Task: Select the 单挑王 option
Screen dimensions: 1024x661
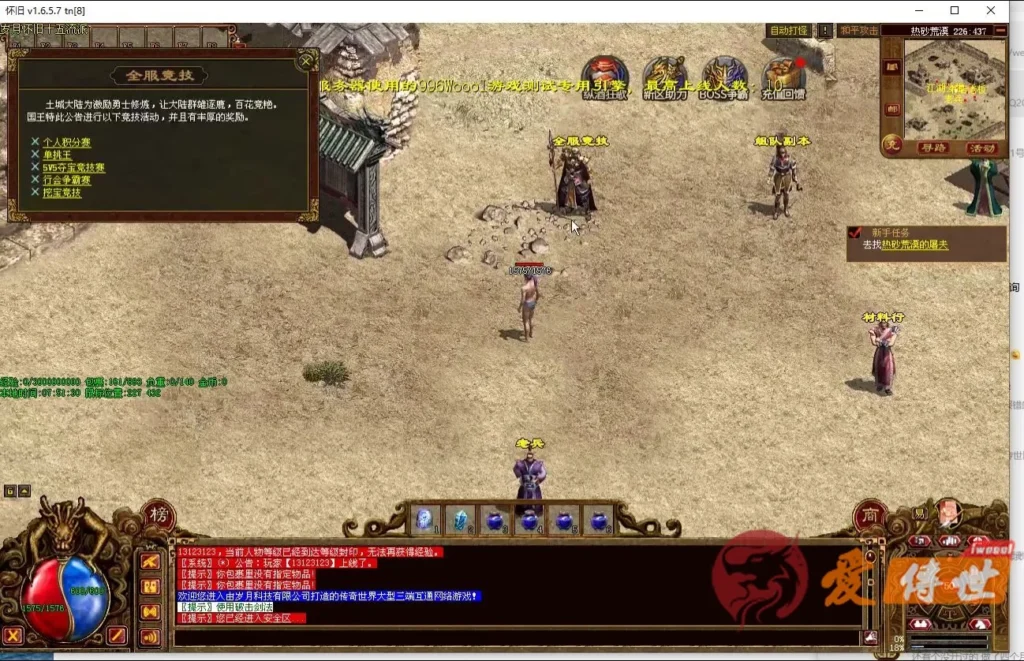Action: coord(57,155)
